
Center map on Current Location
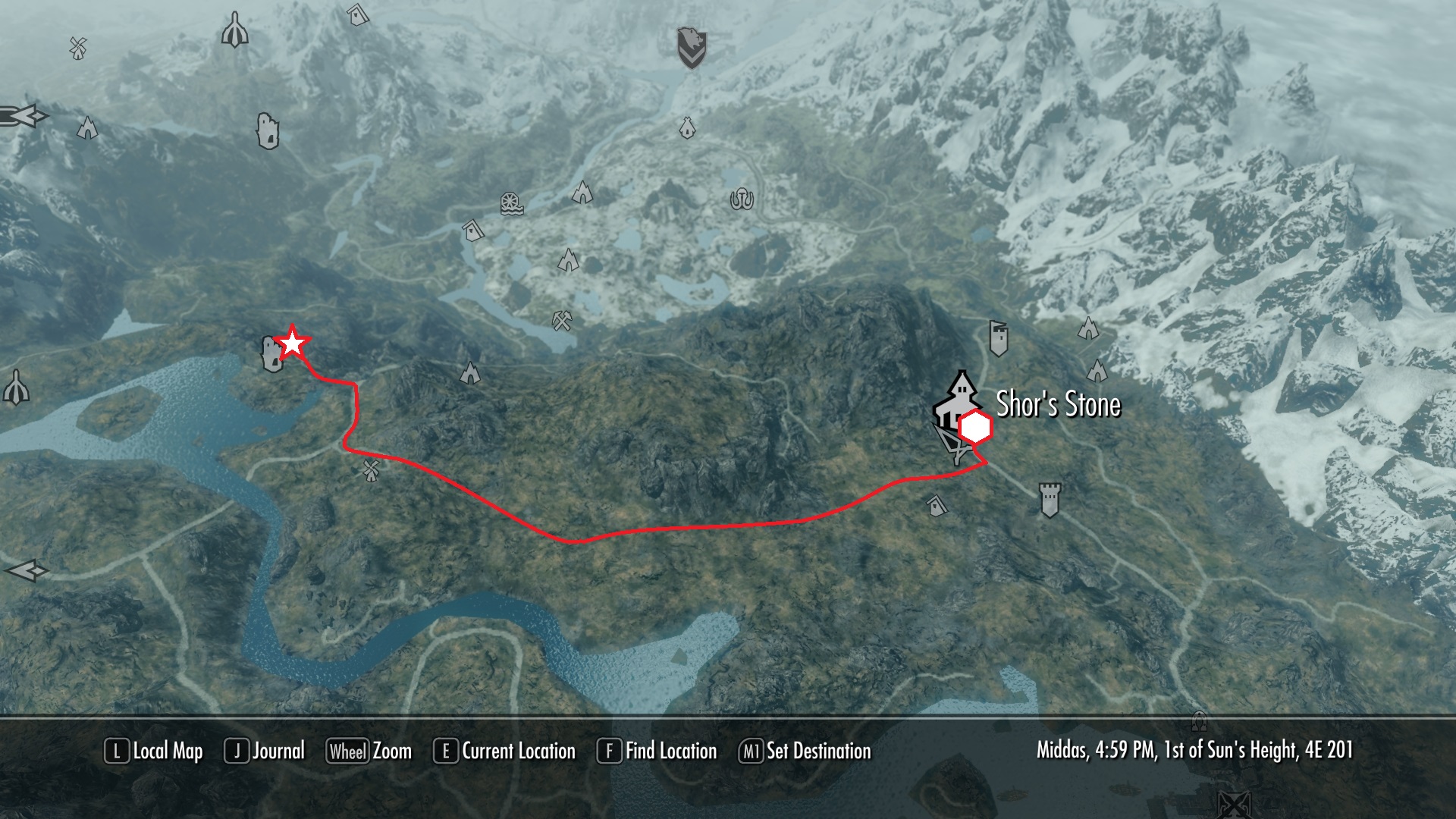504,751
